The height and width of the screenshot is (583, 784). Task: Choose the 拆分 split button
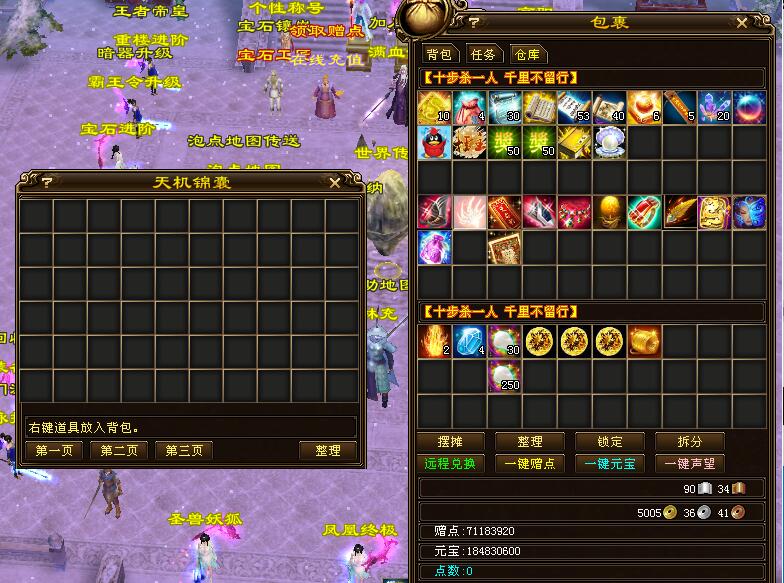[x=690, y=442]
